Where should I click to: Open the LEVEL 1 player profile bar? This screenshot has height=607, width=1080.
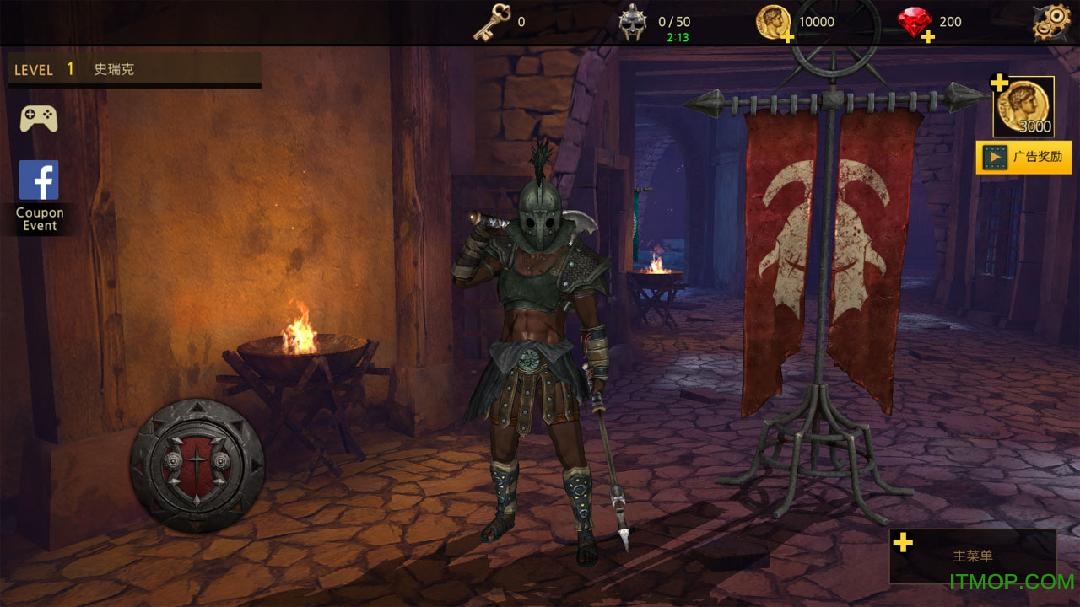134,70
